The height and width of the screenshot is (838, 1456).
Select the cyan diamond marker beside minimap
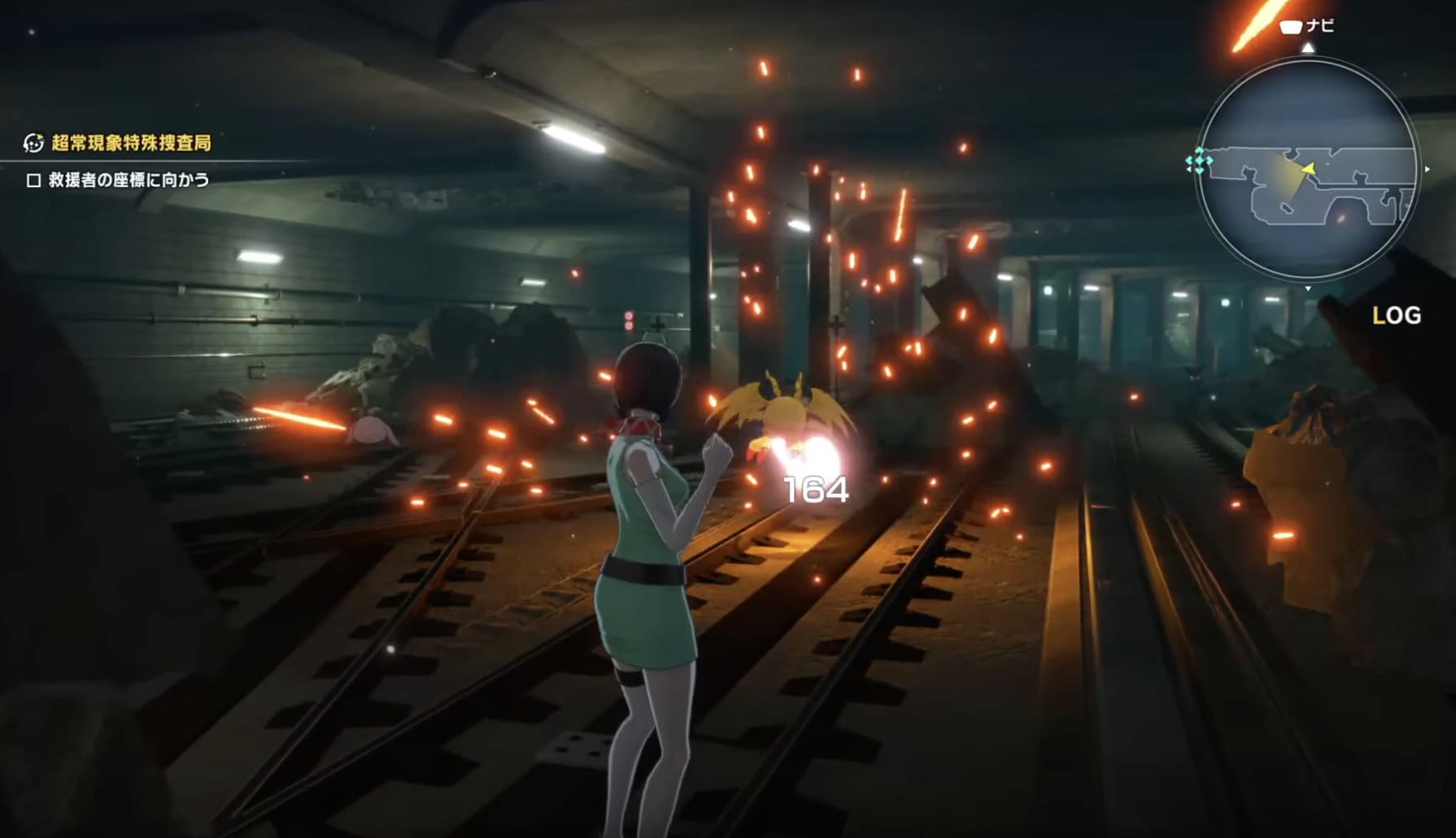click(1198, 162)
